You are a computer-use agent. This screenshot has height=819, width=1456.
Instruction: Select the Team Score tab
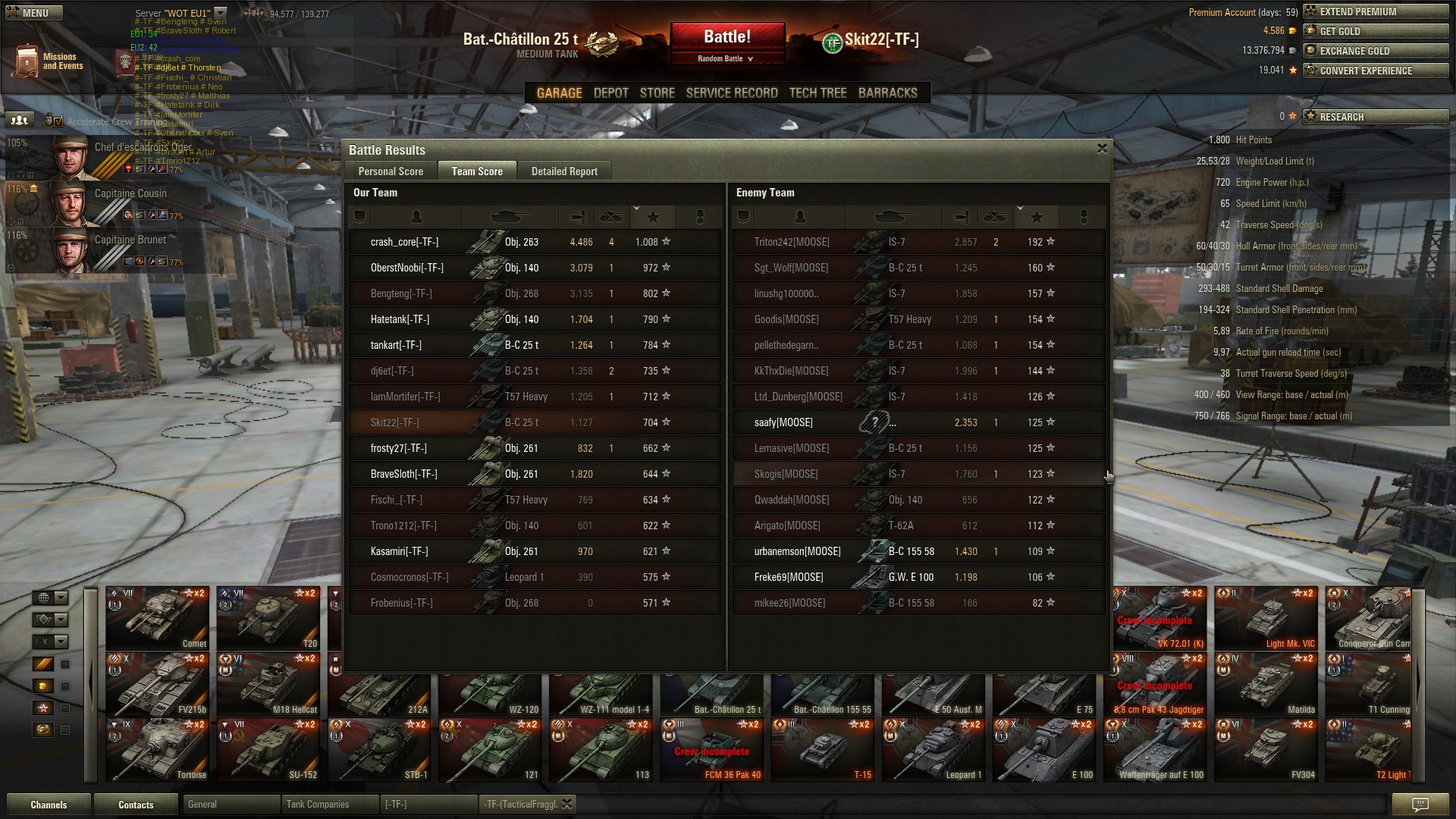477,171
